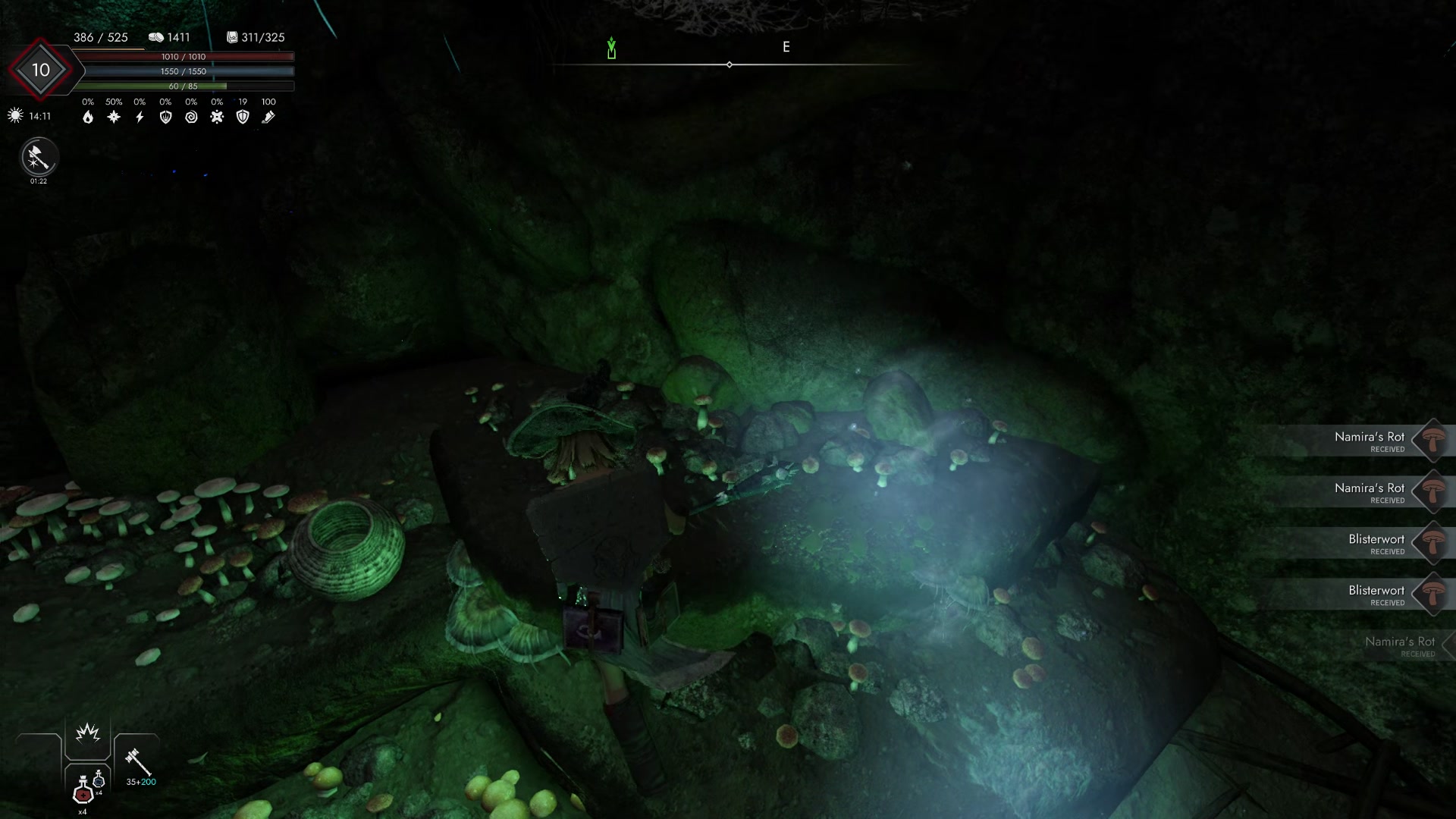Image resolution: width=1456 pixels, height=819 pixels.
Task: Select the axe buff status icon
Action: click(x=39, y=157)
